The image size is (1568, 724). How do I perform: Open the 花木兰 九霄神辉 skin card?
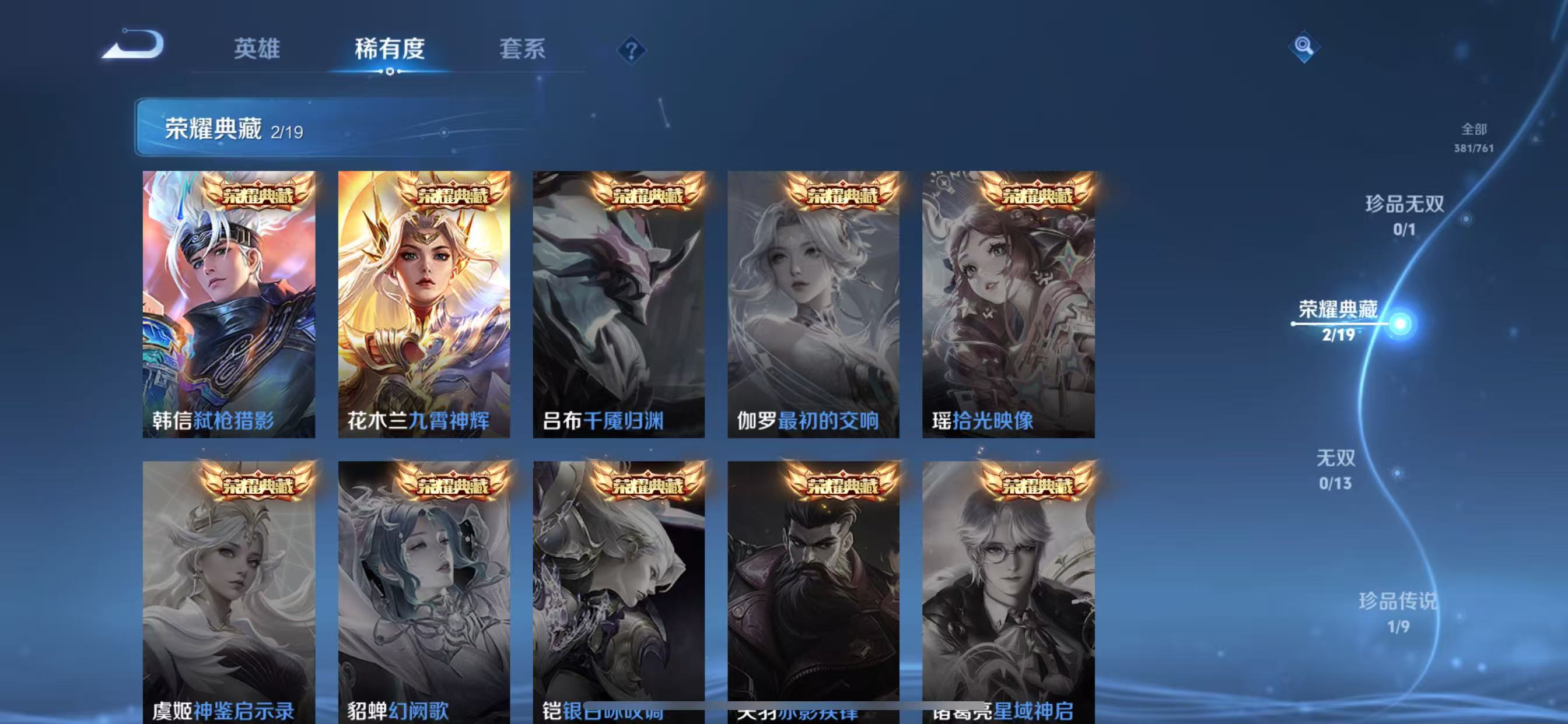click(x=423, y=304)
